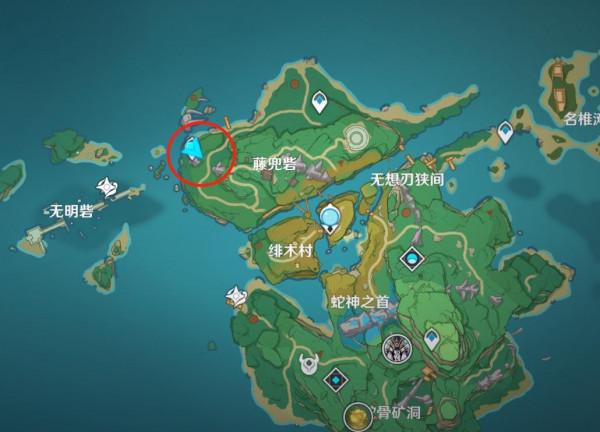Select the teleport waypoint closest to 名椎滩
Image resolution: width=600 pixels, height=432 pixels.
tap(506, 131)
